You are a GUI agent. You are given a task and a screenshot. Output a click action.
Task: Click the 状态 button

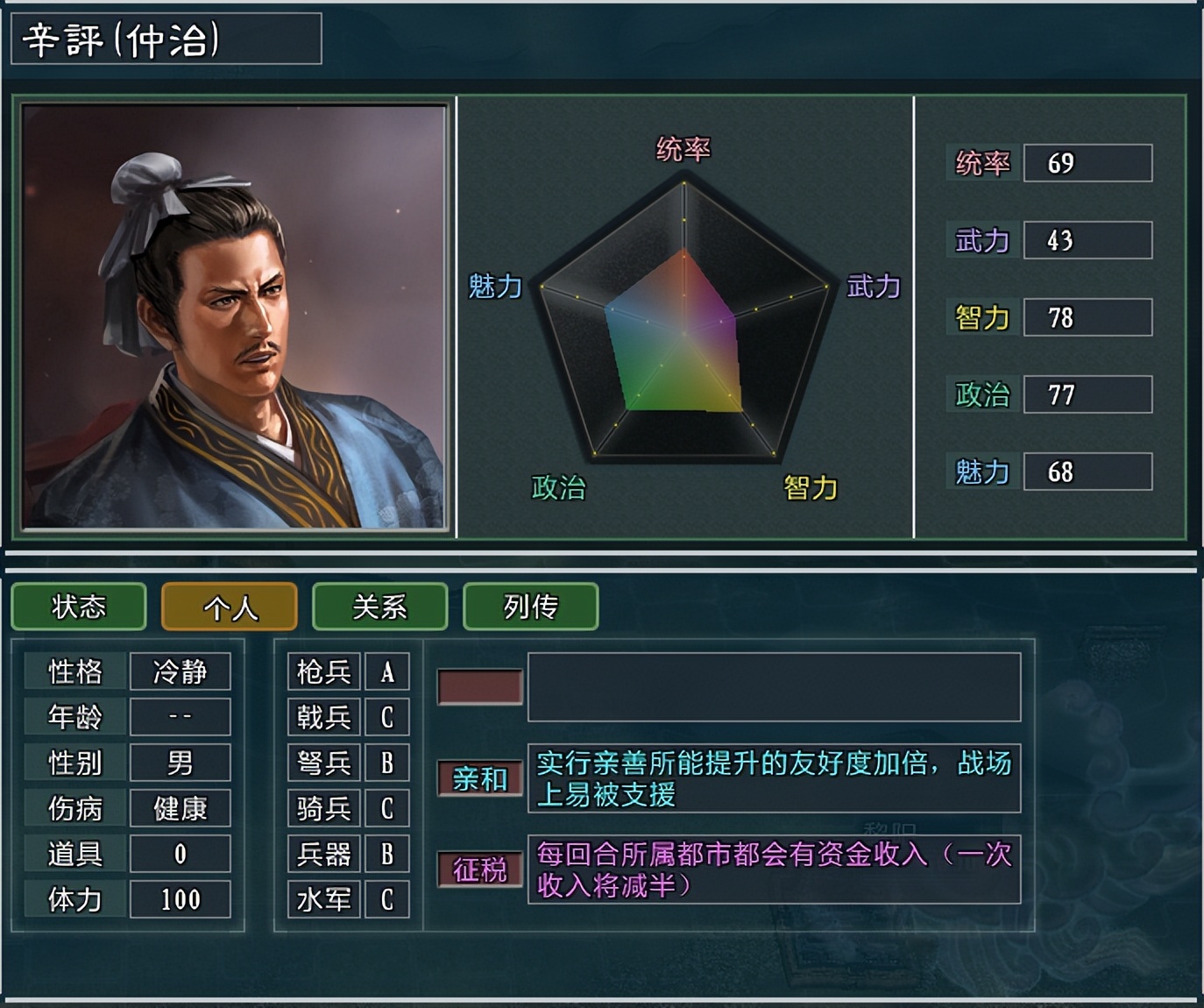[x=78, y=607]
